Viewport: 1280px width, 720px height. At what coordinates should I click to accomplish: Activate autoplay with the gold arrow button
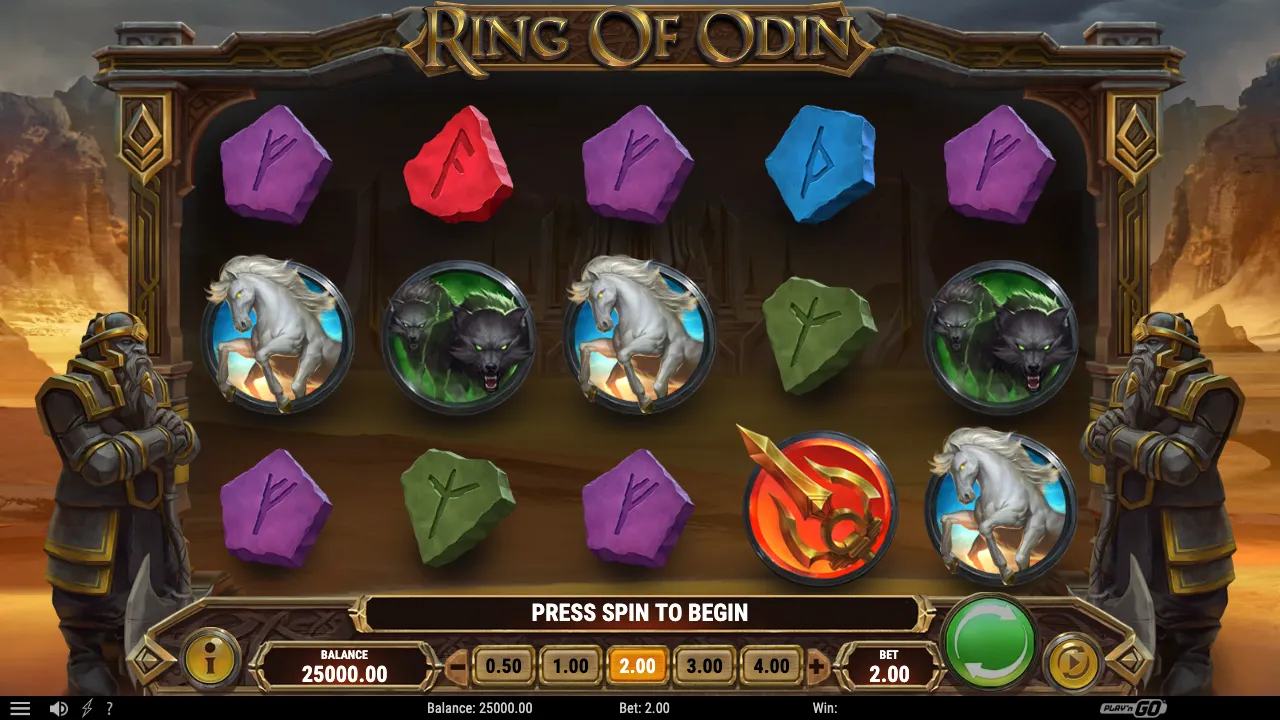click(1074, 660)
